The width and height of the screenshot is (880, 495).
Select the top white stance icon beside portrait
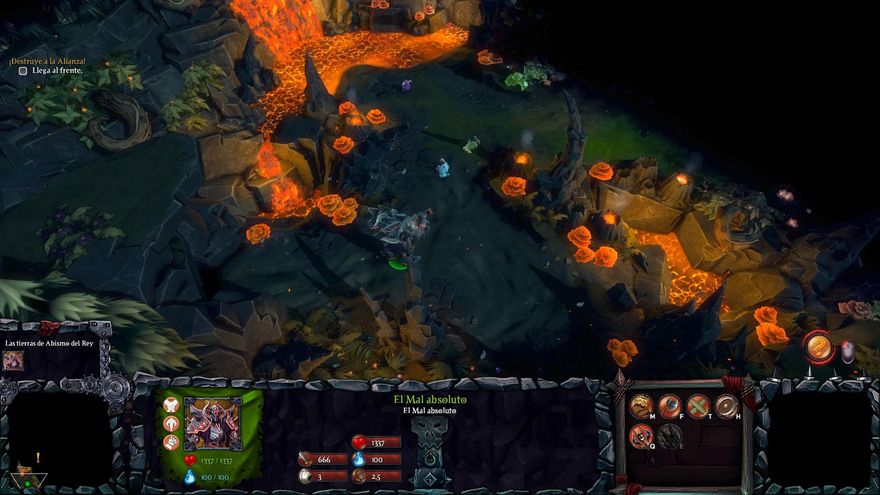pyautogui.click(x=171, y=406)
